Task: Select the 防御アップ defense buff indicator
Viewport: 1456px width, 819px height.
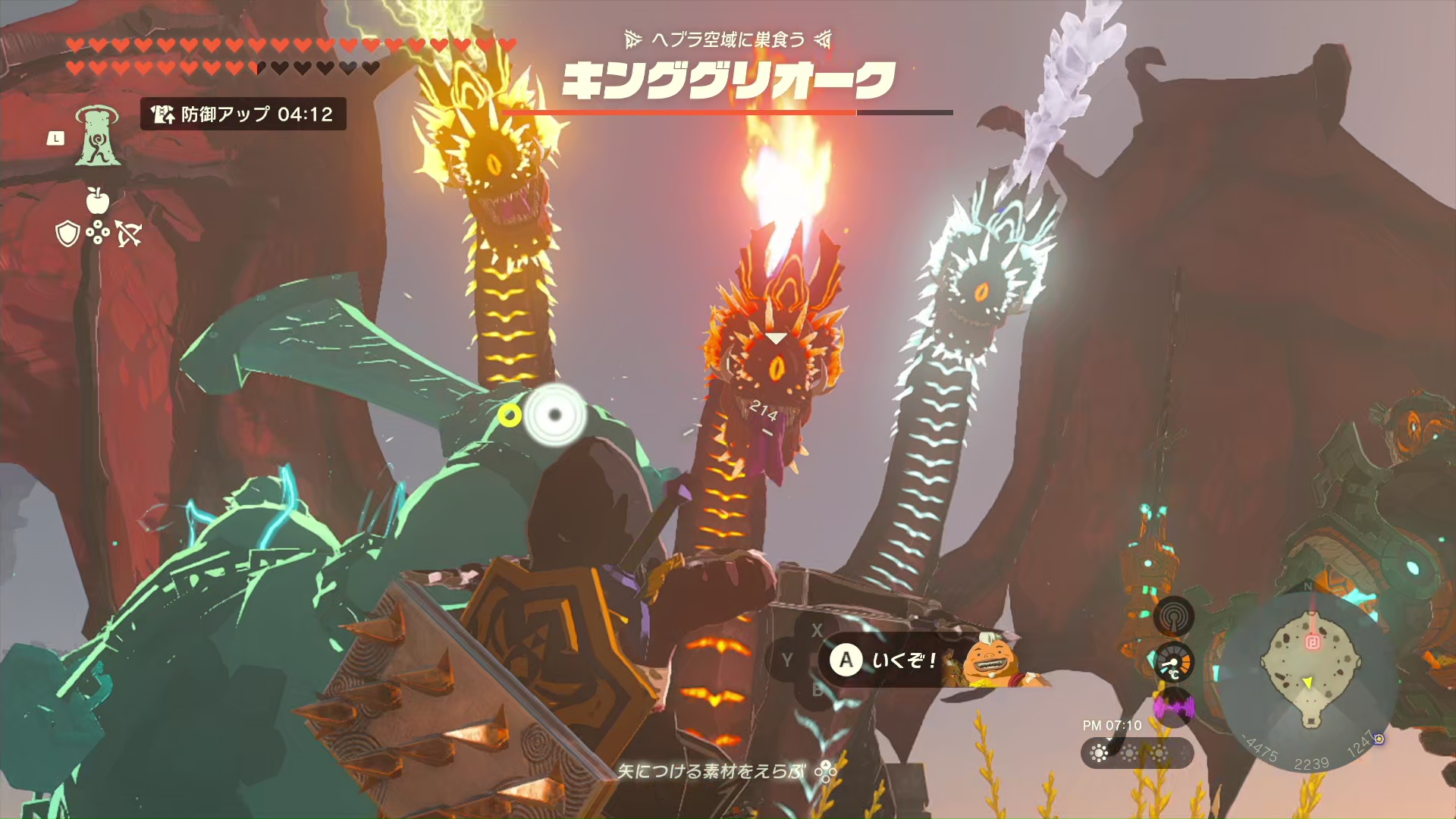Action: [243, 115]
